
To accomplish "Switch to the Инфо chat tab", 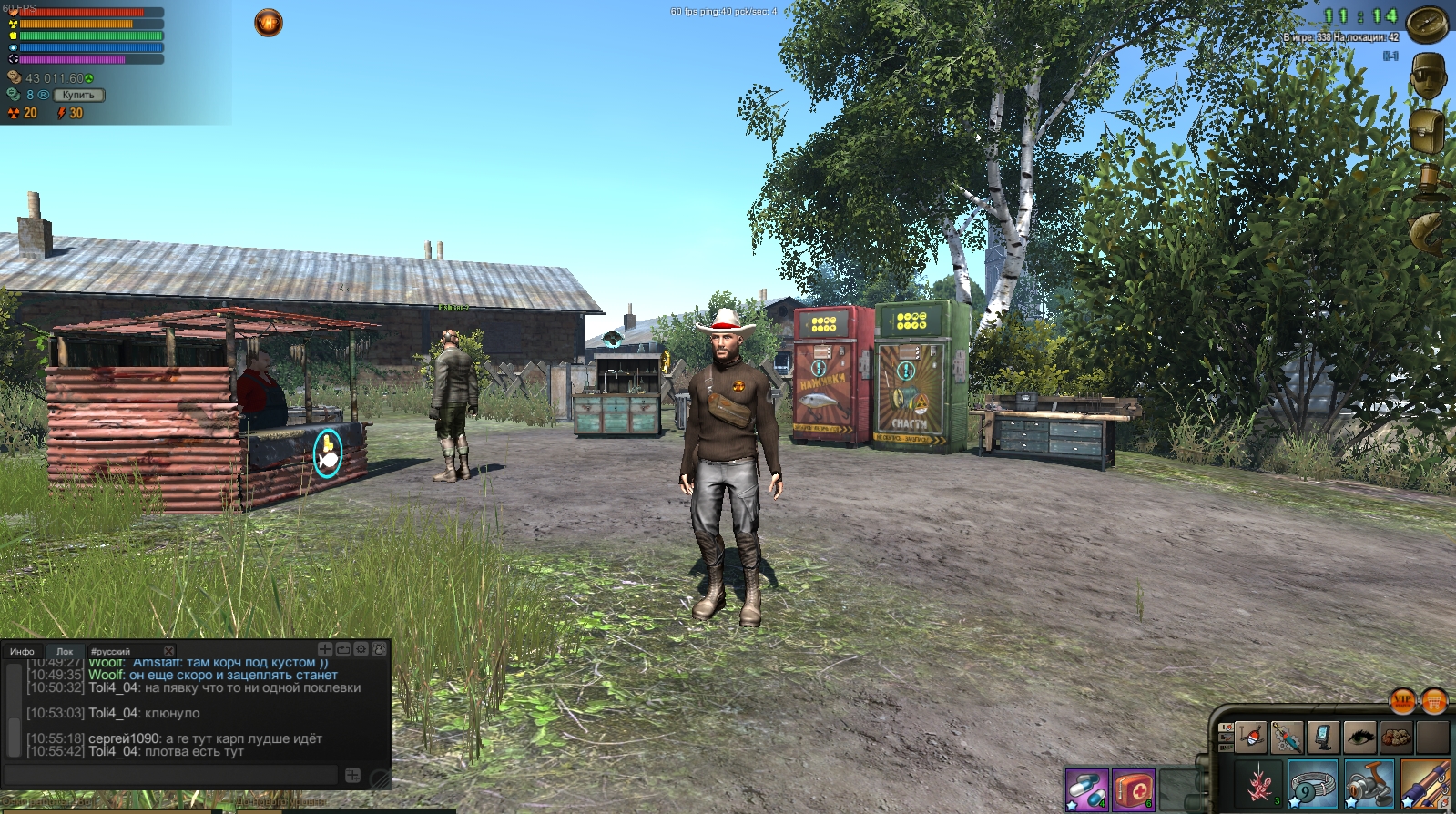I will pyautogui.click(x=22, y=652).
